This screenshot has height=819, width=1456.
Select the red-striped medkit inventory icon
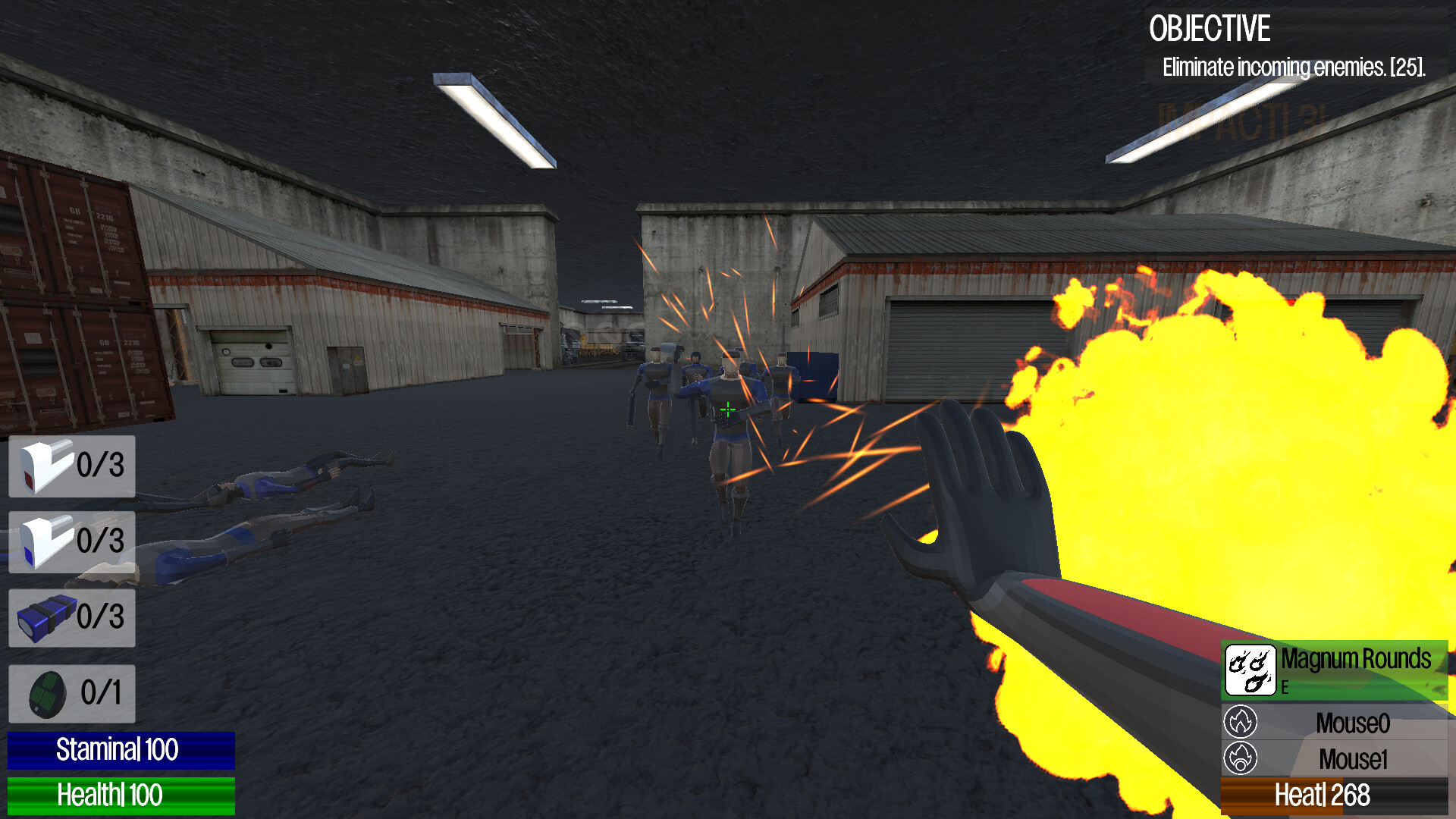[x=43, y=467]
